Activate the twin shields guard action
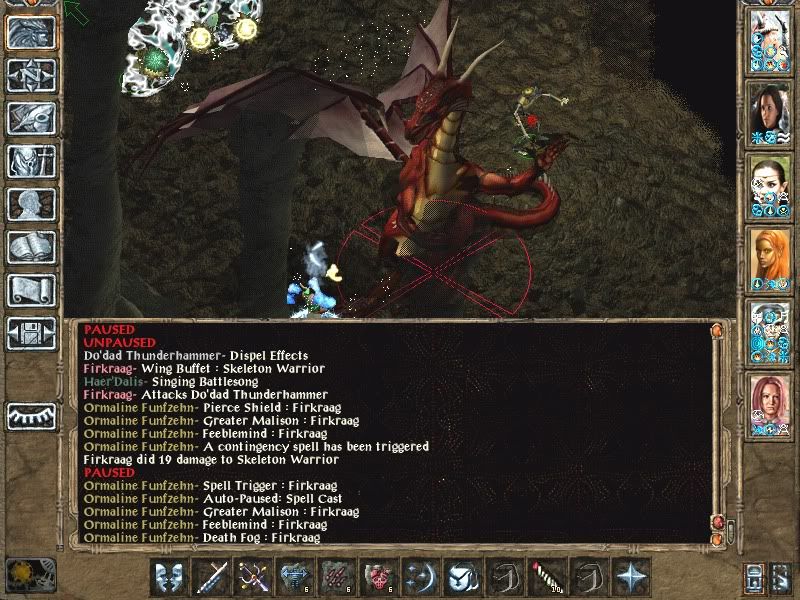 point(170,577)
